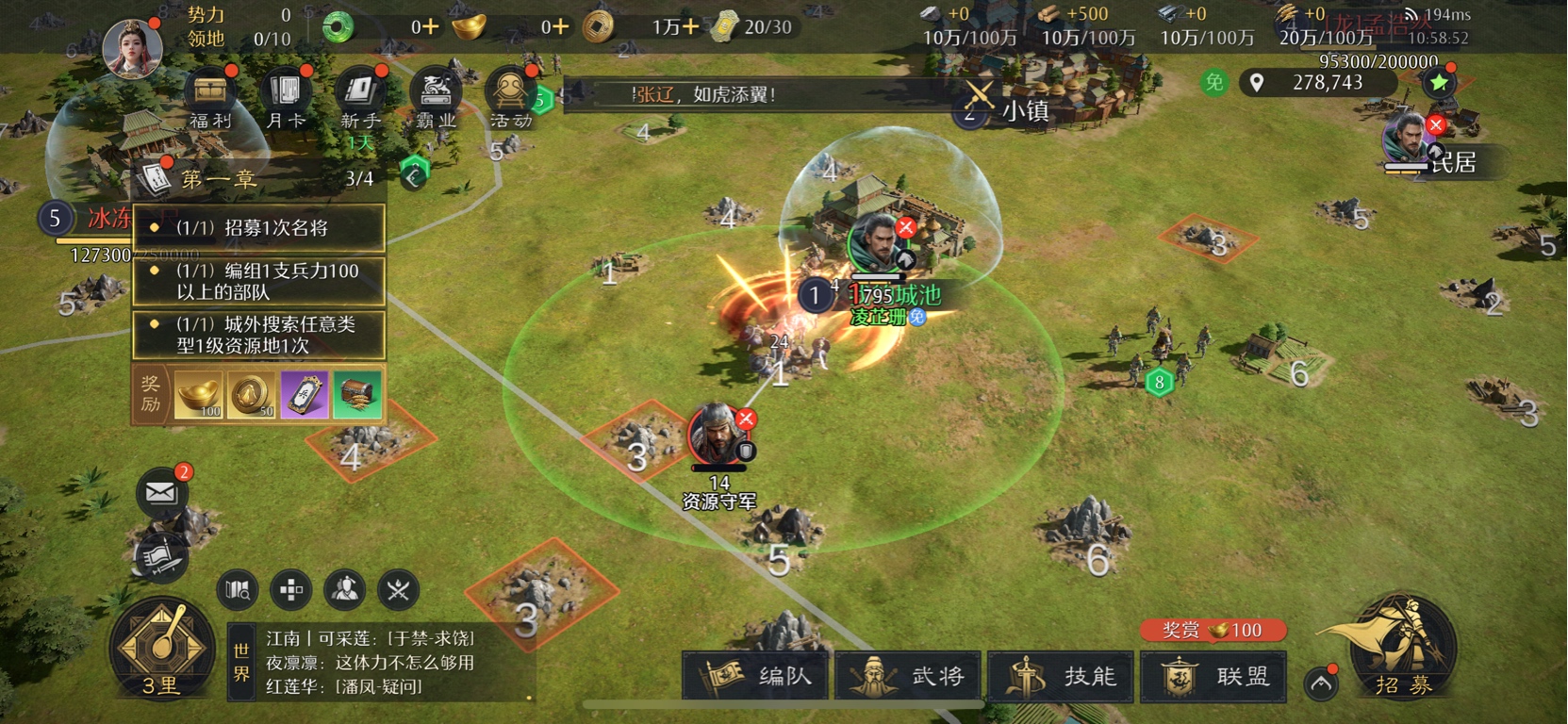Open the 武将 generals menu
This screenshot has width=1568, height=724.
(x=909, y=676)
